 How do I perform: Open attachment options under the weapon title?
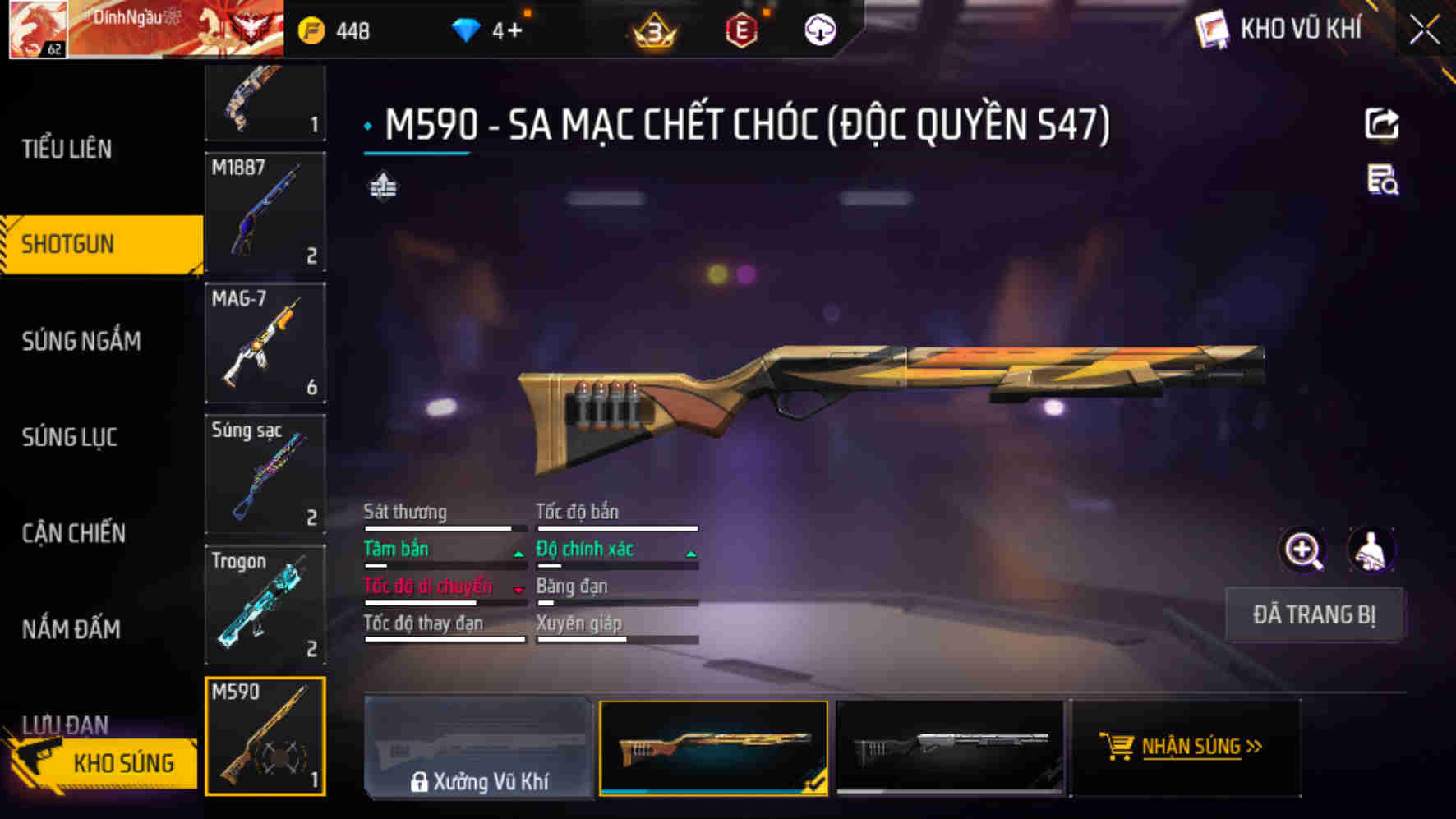tap(383, 188)
